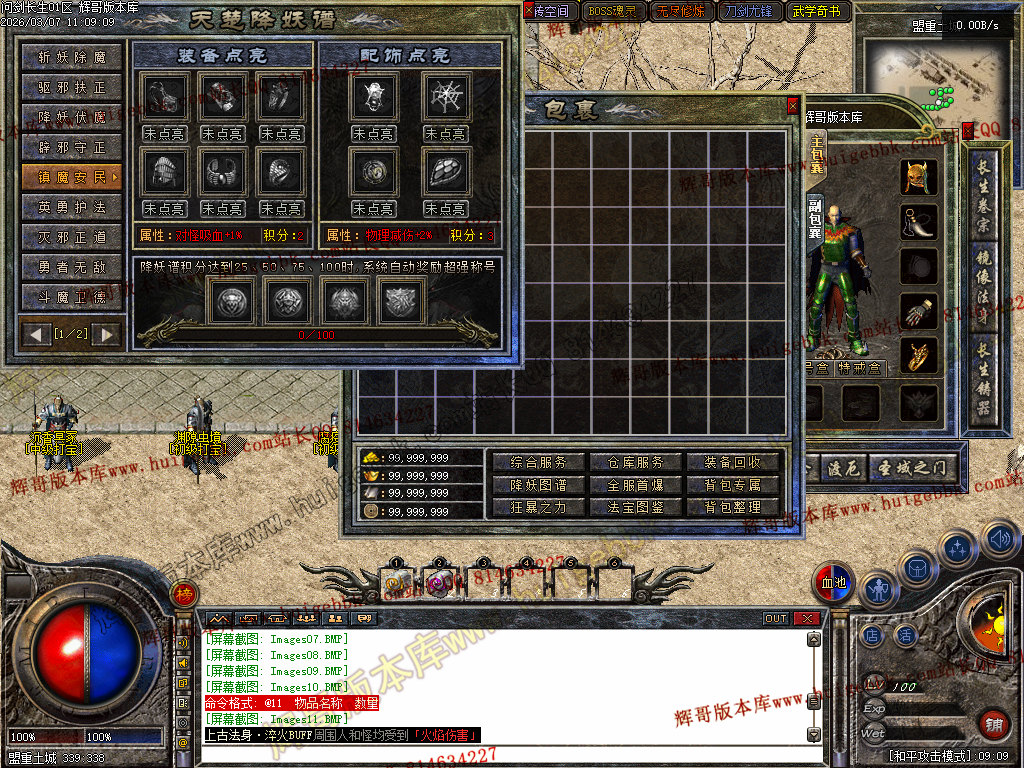
Task: Choose the 英勇护法 entry in the list
Action: (x=72, y=208)
